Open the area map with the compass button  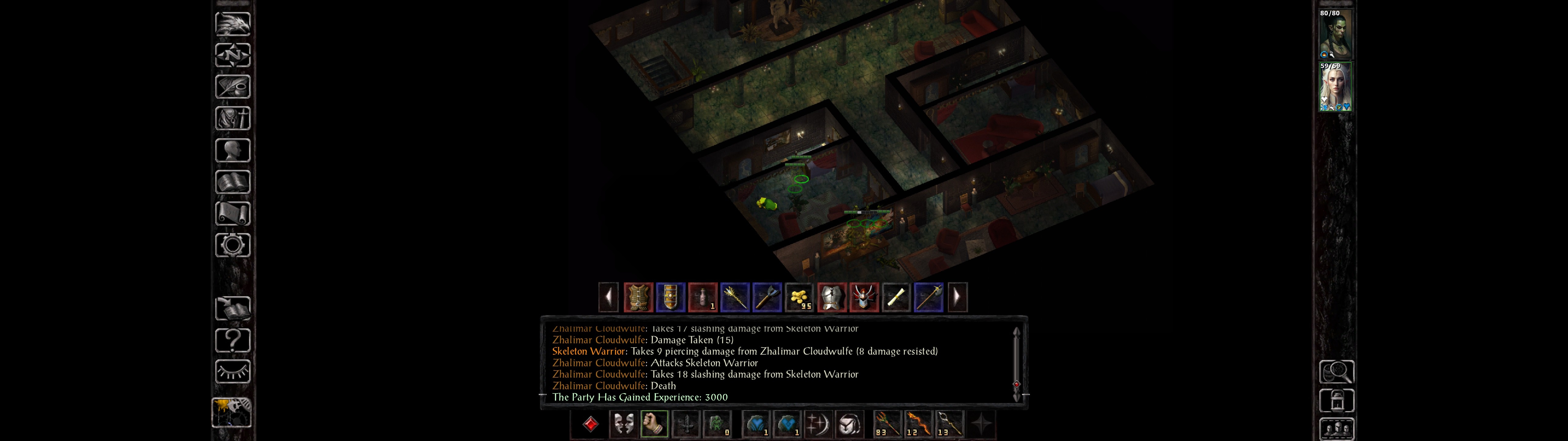pyautogui.click(x=232, y=55)
